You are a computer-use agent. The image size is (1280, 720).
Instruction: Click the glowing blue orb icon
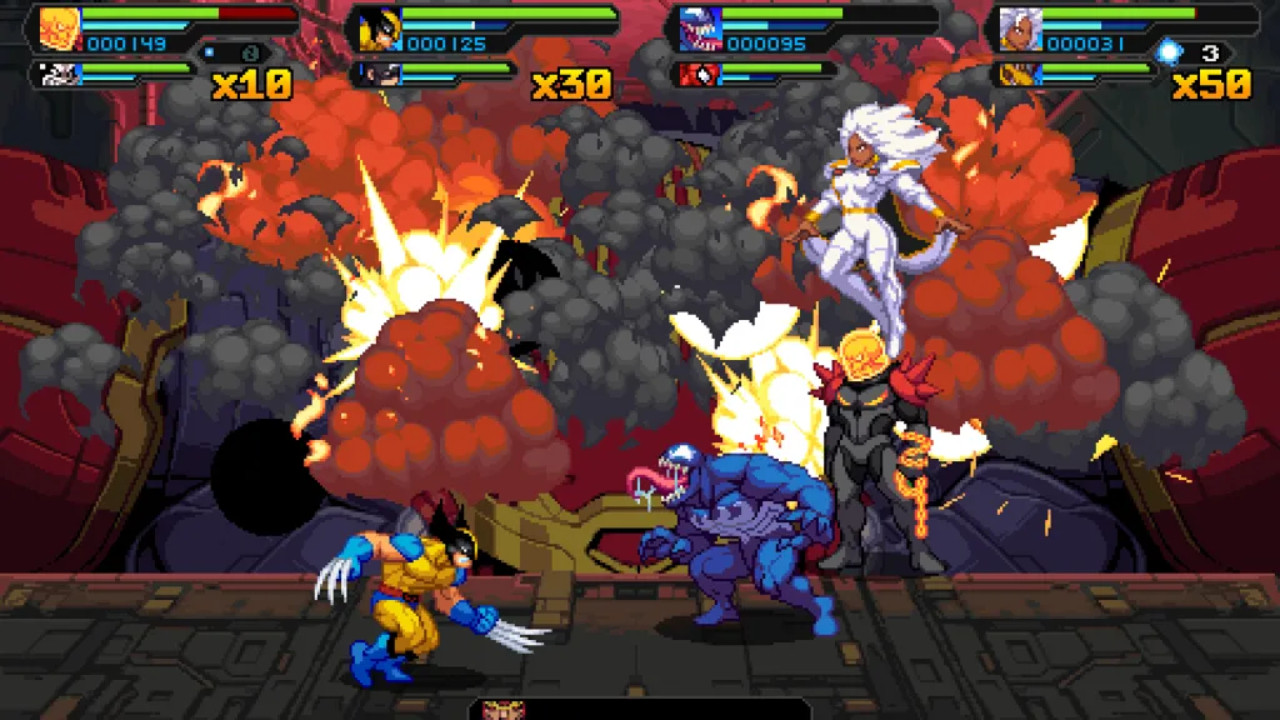coord(1168,51)
